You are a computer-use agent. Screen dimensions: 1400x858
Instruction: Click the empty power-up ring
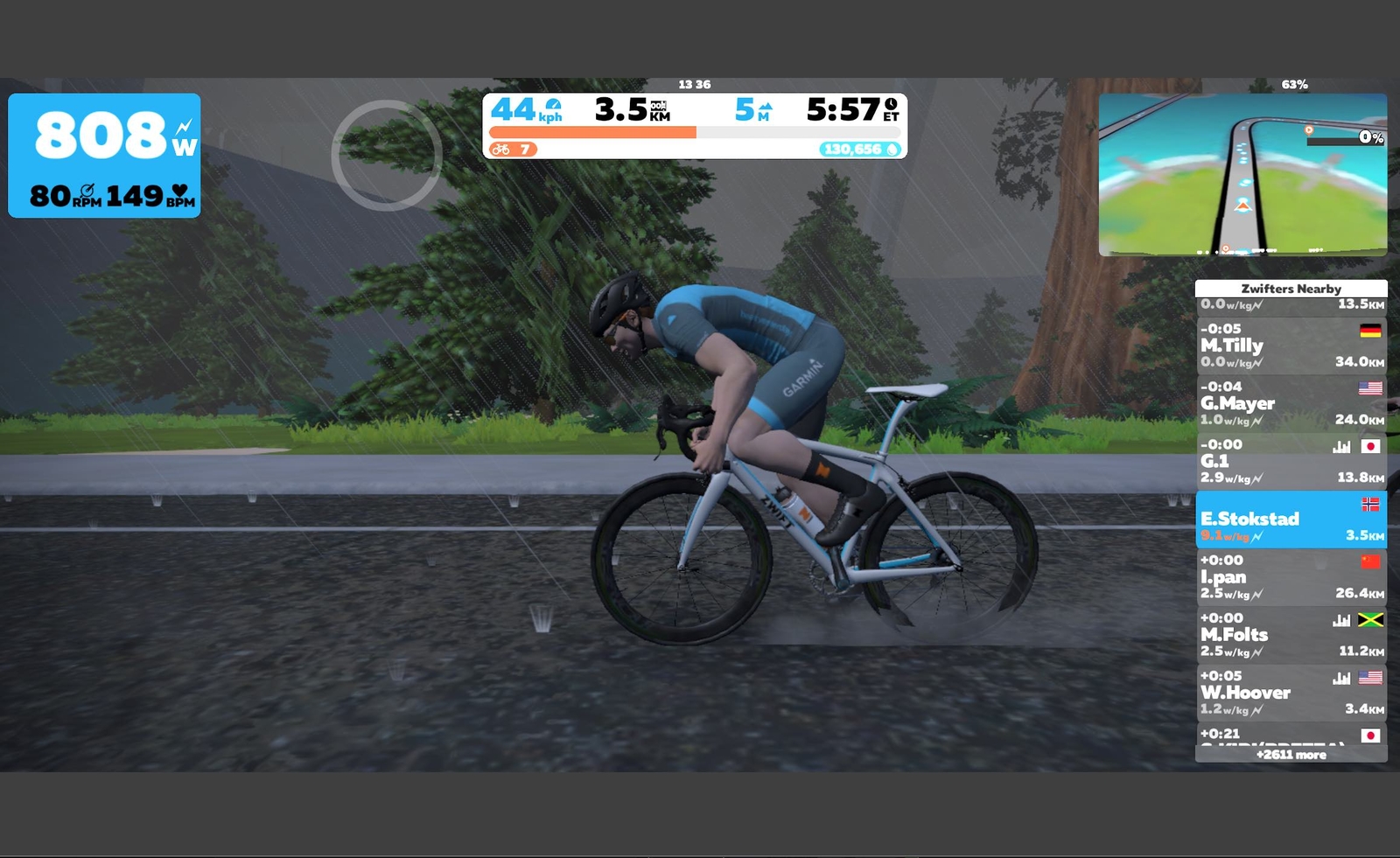click(386, 155)
